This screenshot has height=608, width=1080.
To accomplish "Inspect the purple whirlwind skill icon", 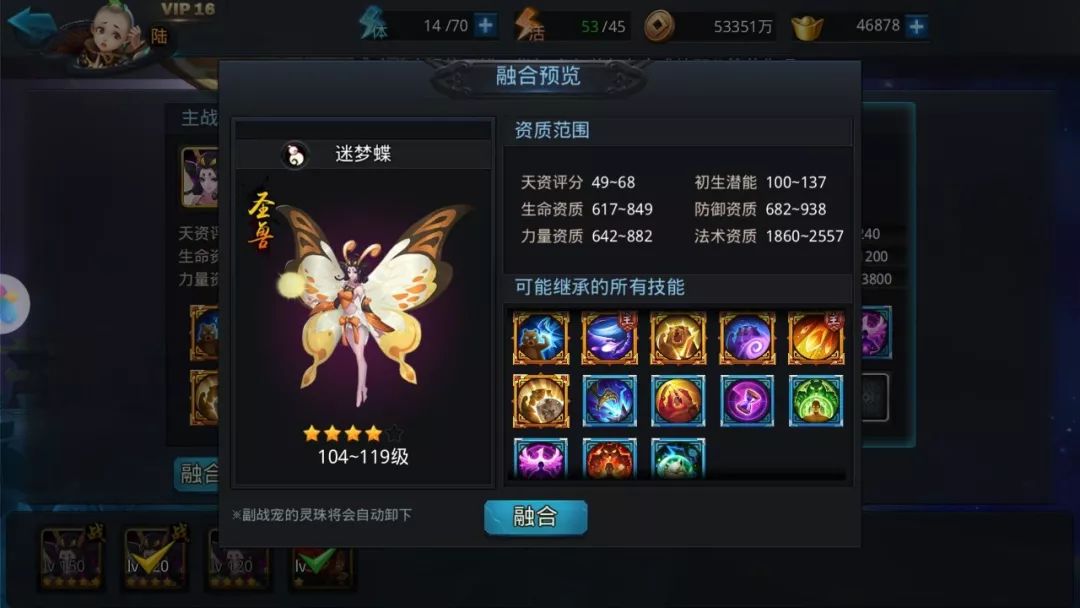I will (609, 338).
